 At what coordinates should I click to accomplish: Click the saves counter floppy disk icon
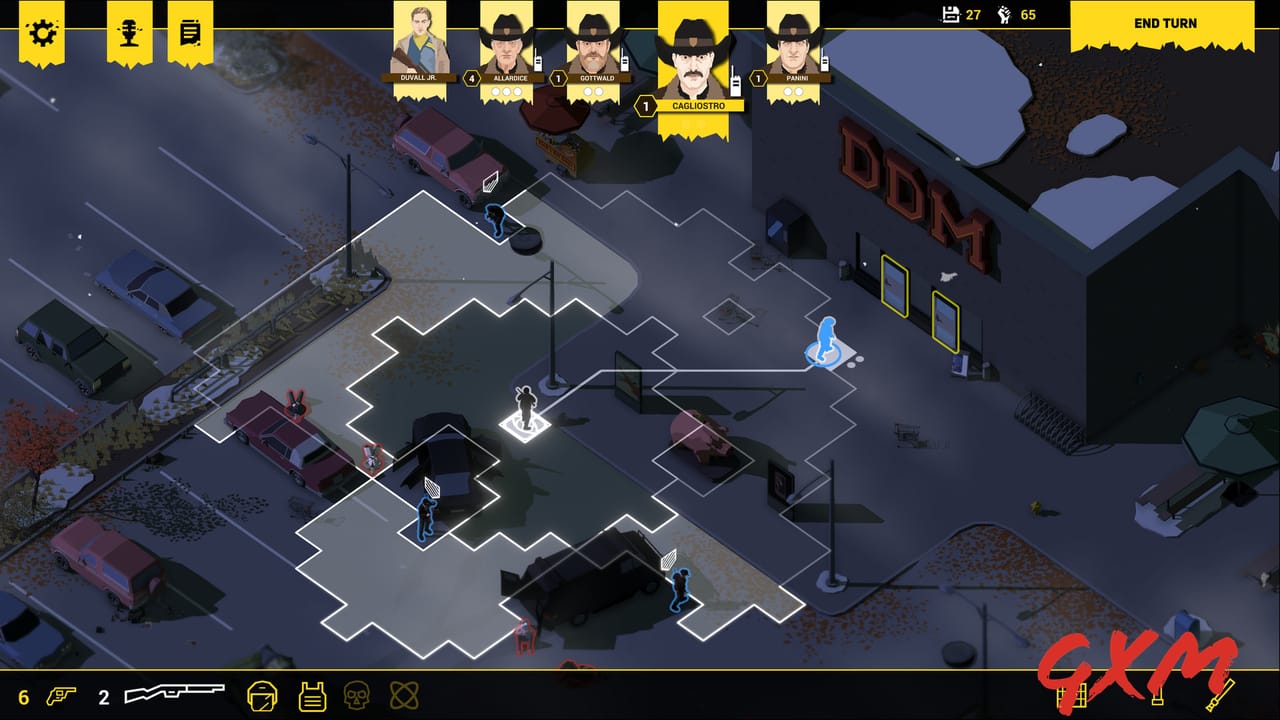pyautogui.click(x=950, y=16)
